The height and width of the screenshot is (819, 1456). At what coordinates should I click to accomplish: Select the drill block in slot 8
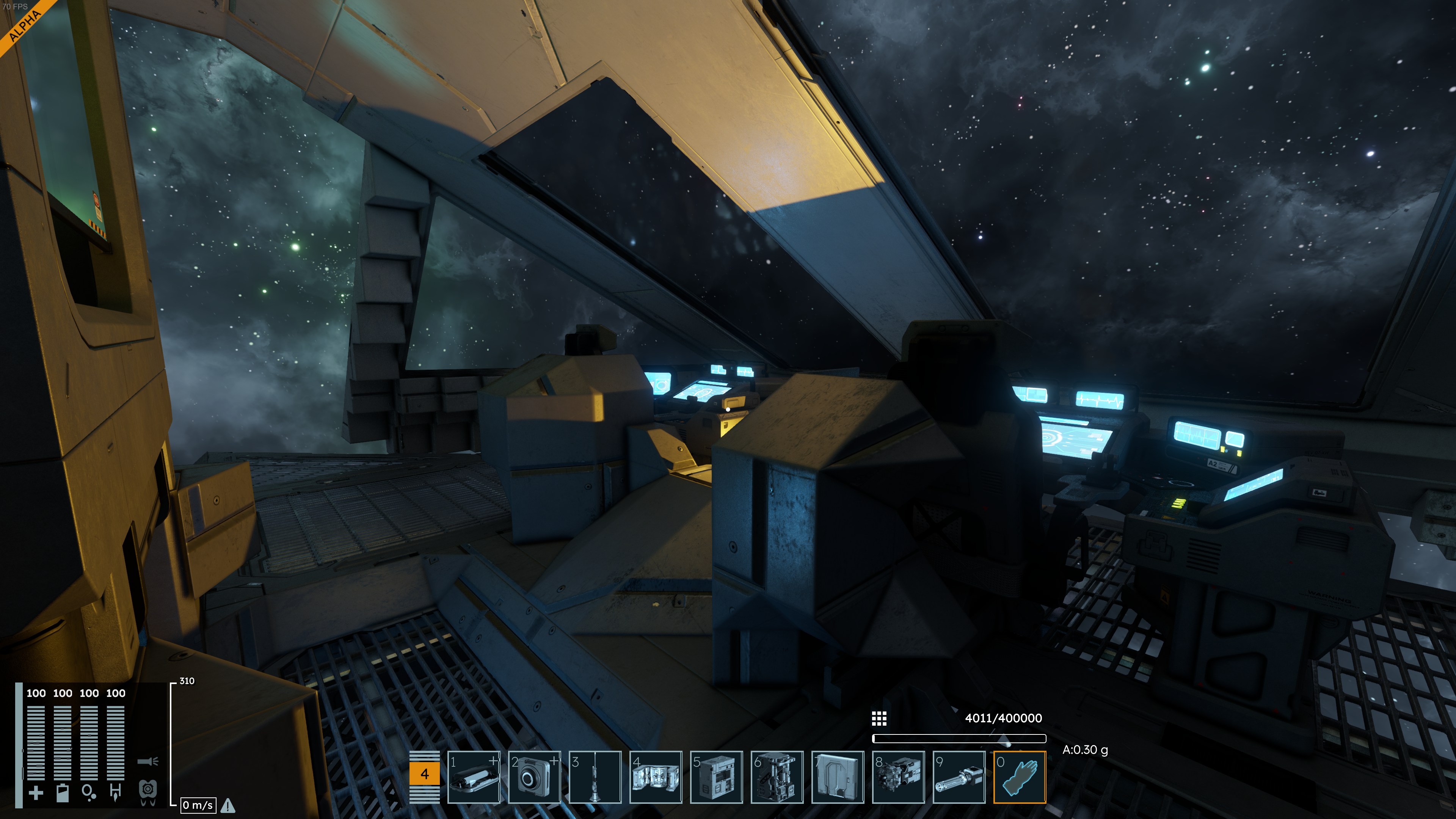898,777
